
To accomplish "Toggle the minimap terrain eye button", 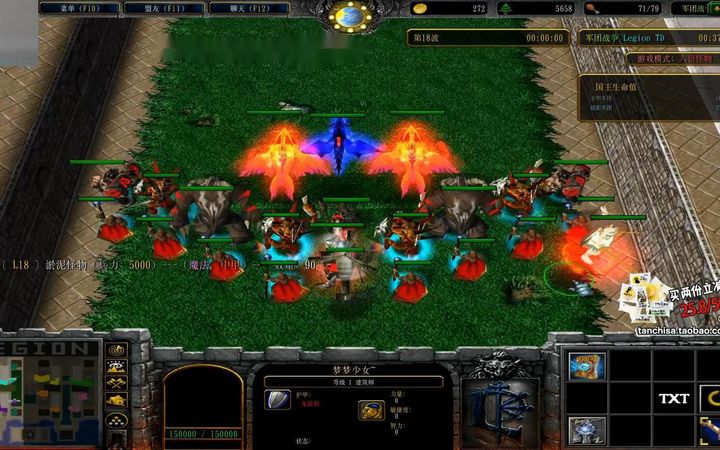I will 117,368.
